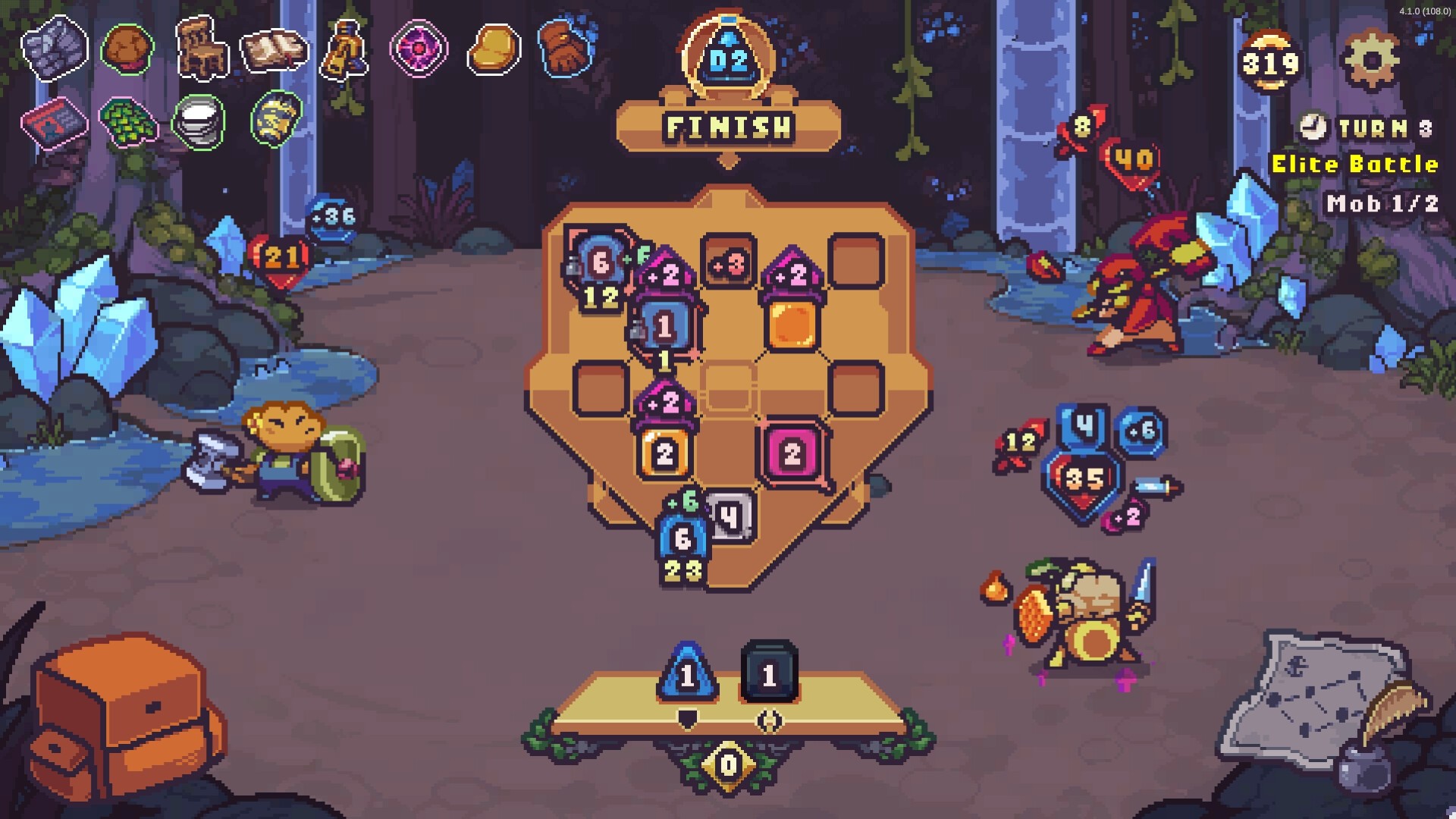Inspect the green hops relic
Screen dimensions: 1456x819
pos(127,123)
